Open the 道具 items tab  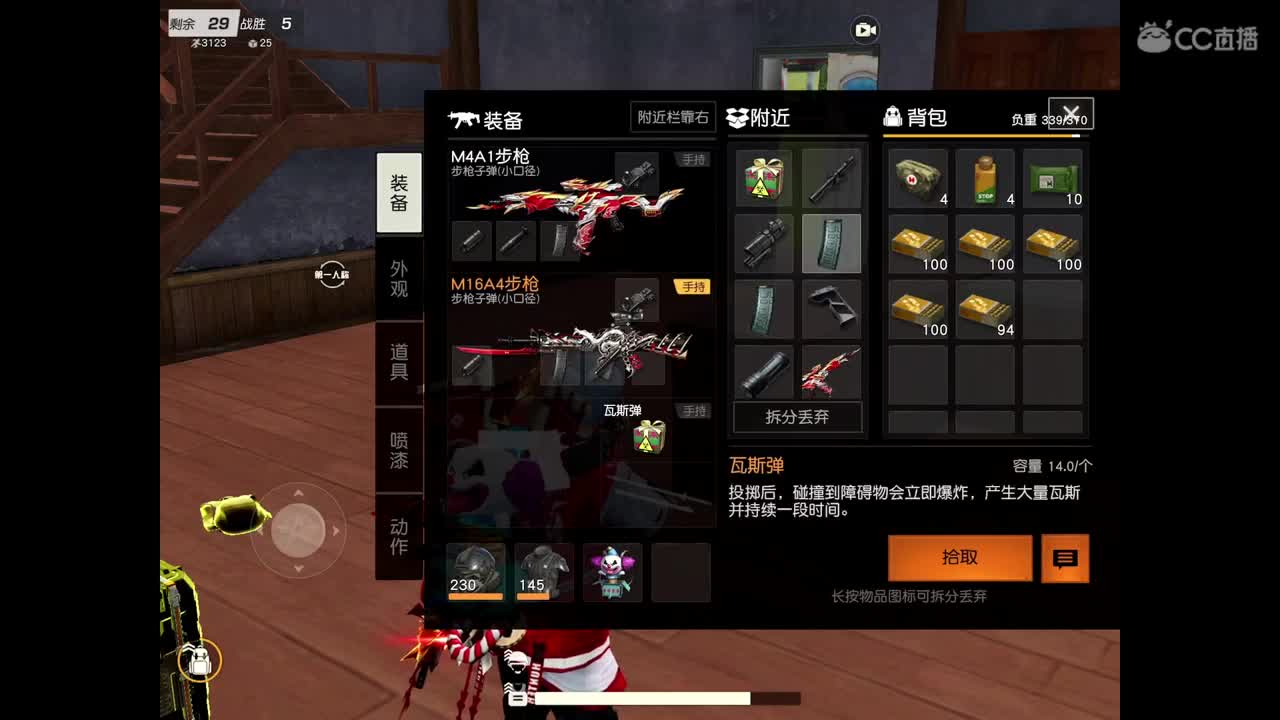(x=399, y=365)
